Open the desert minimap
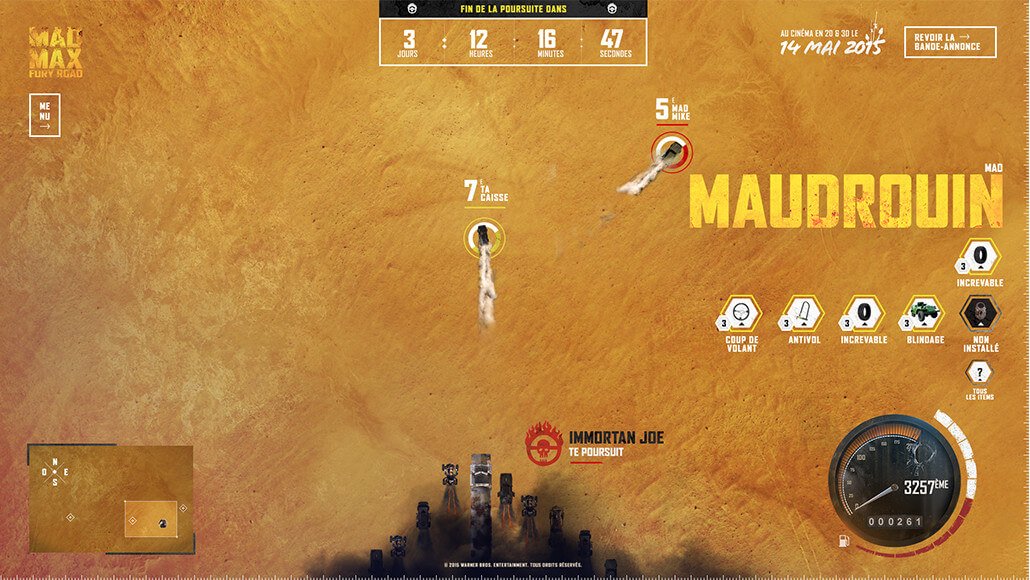This screenshot has height=580, width=1030. 111,498
